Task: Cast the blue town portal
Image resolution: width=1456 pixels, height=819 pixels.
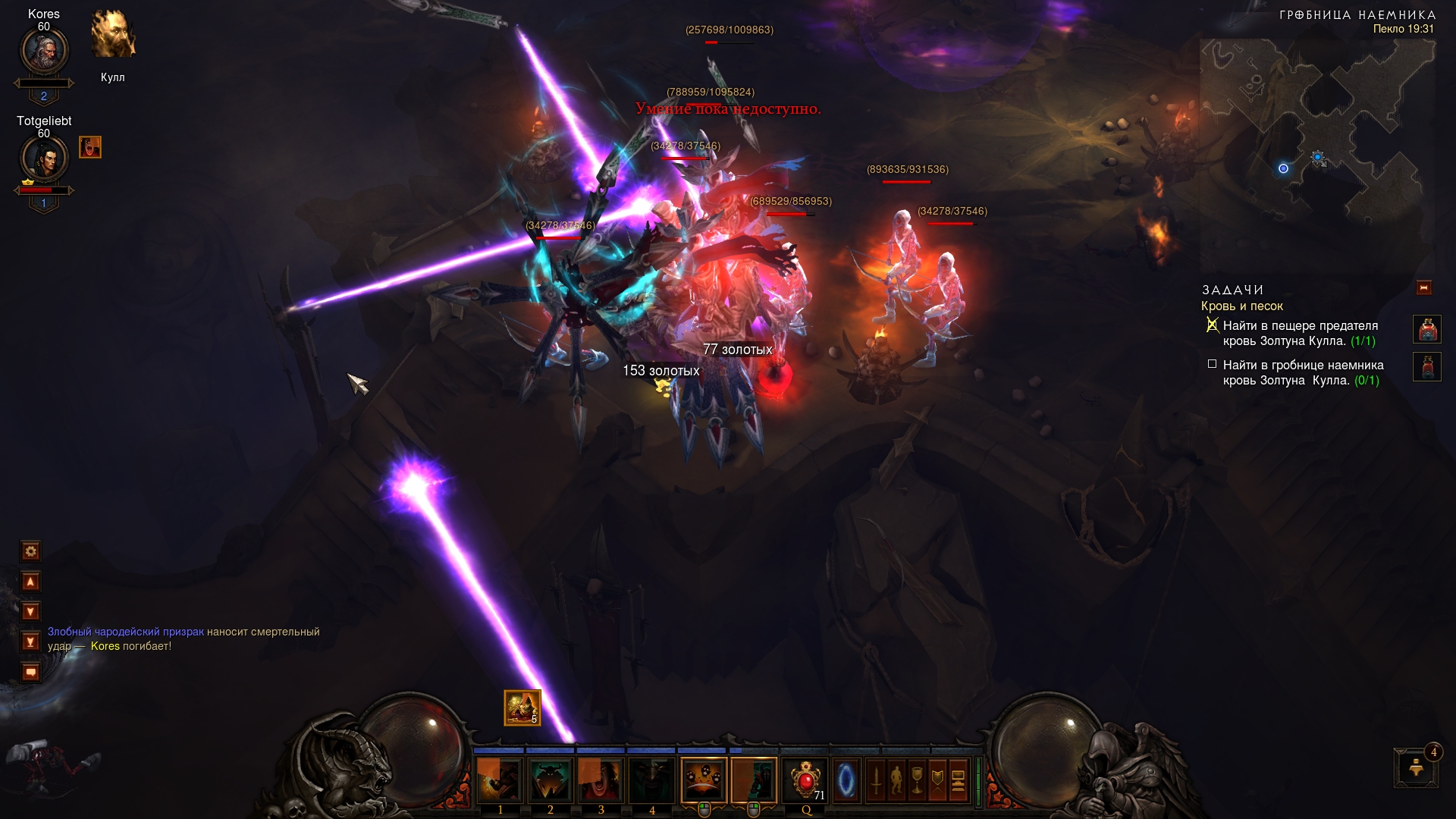Action: click(x=846, y=780)
